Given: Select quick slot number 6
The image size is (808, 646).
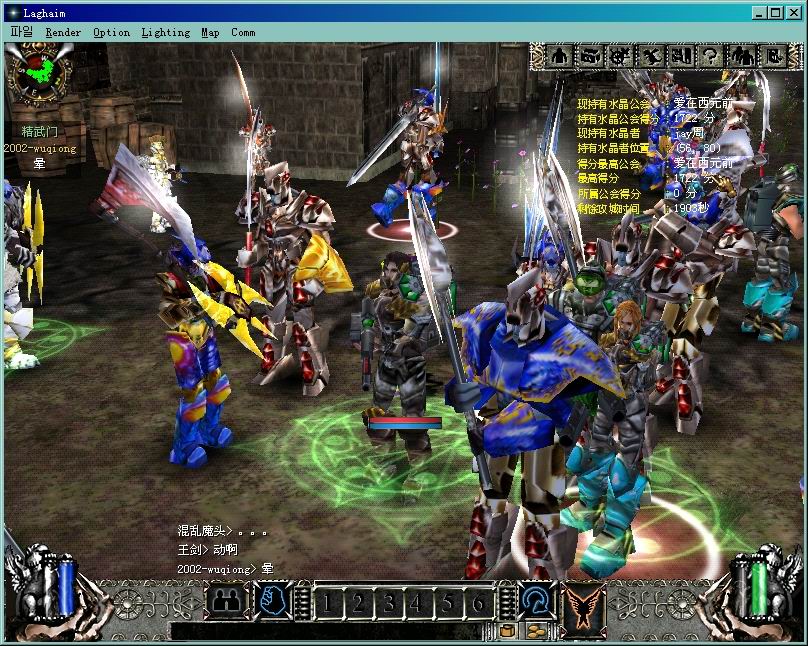Looking at the screenshot, I should [478, 602].
